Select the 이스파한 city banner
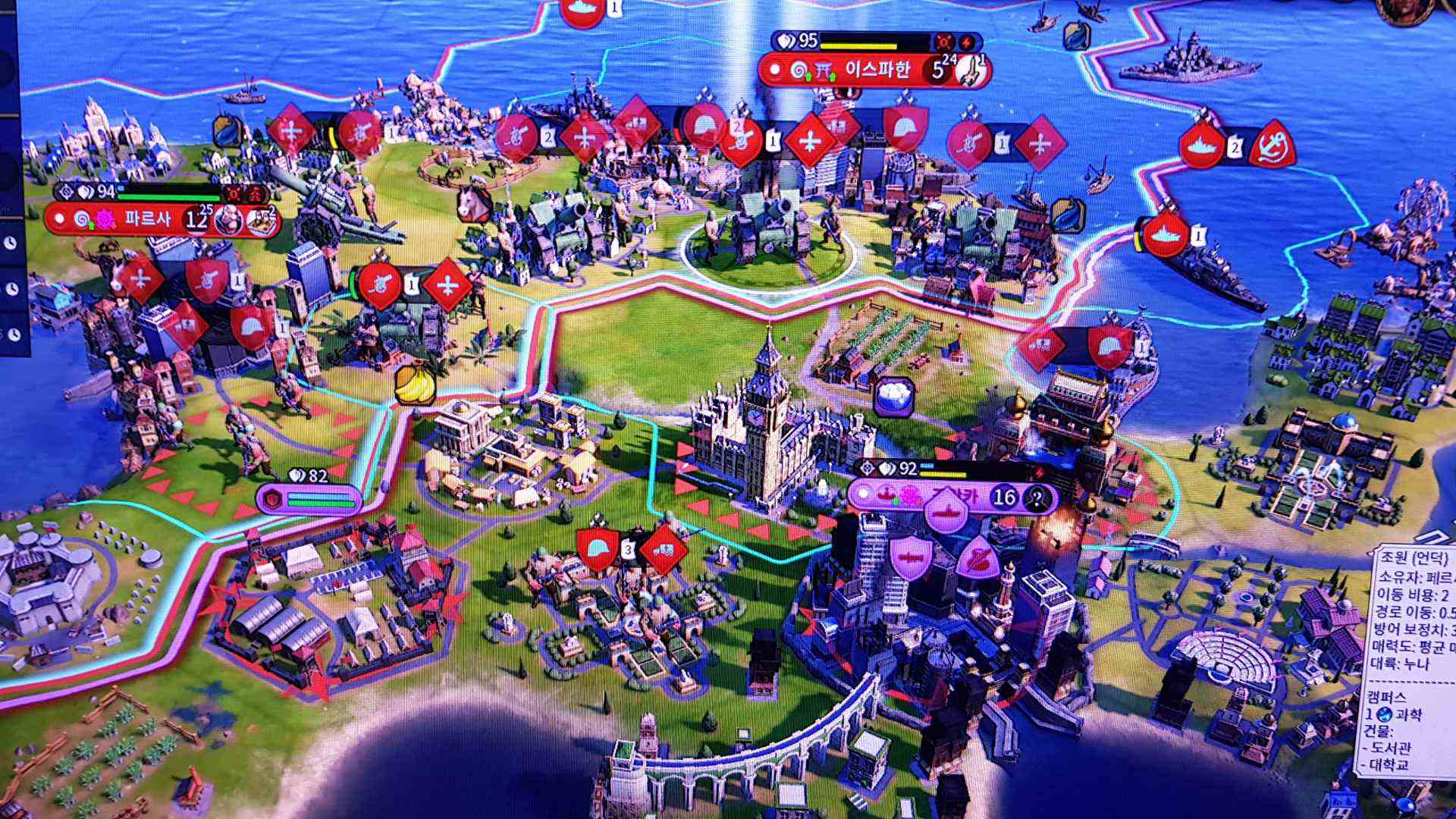Viewport: 1456px width, 819px height. coord(878,71)
